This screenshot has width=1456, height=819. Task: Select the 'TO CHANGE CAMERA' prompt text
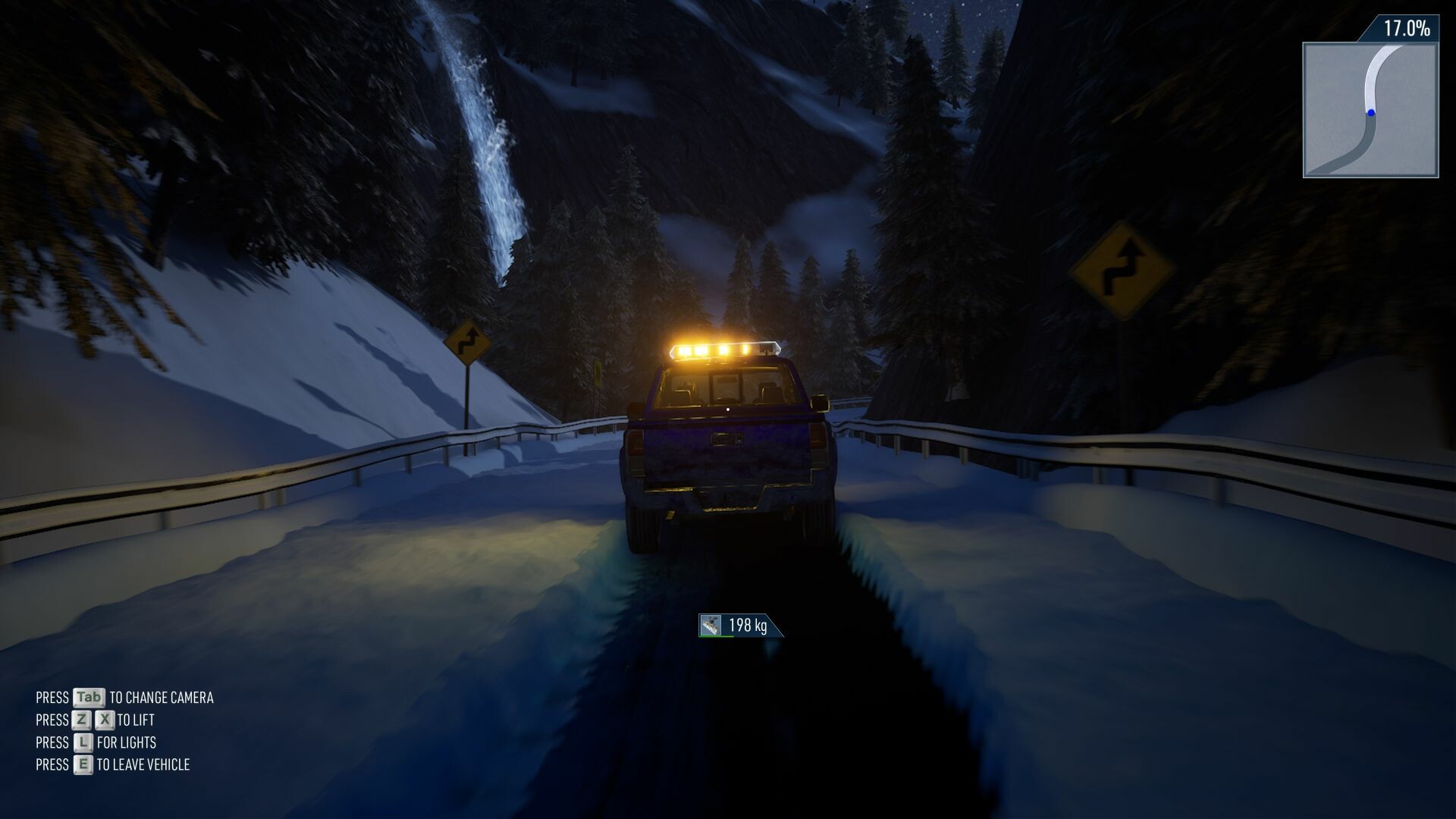click(162, 697)
